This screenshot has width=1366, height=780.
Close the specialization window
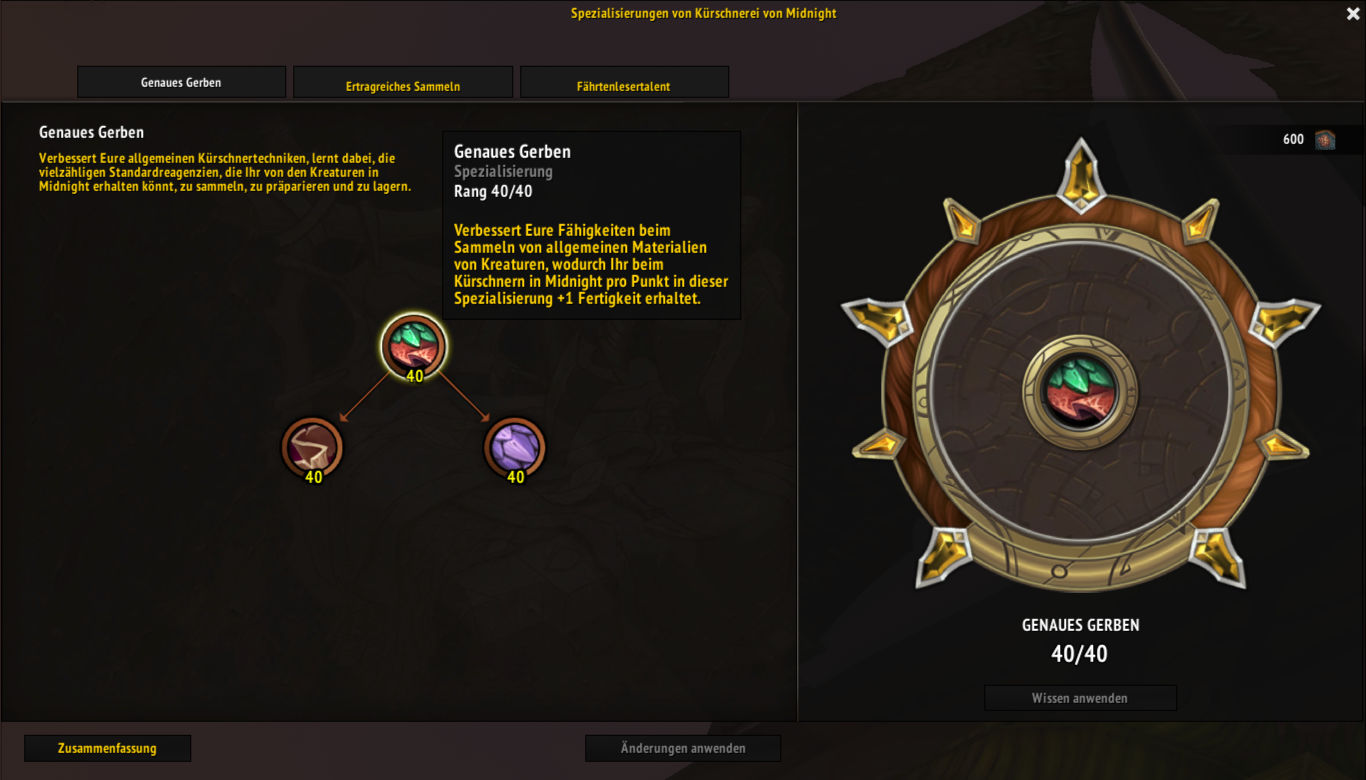[x=1353, y=13]
